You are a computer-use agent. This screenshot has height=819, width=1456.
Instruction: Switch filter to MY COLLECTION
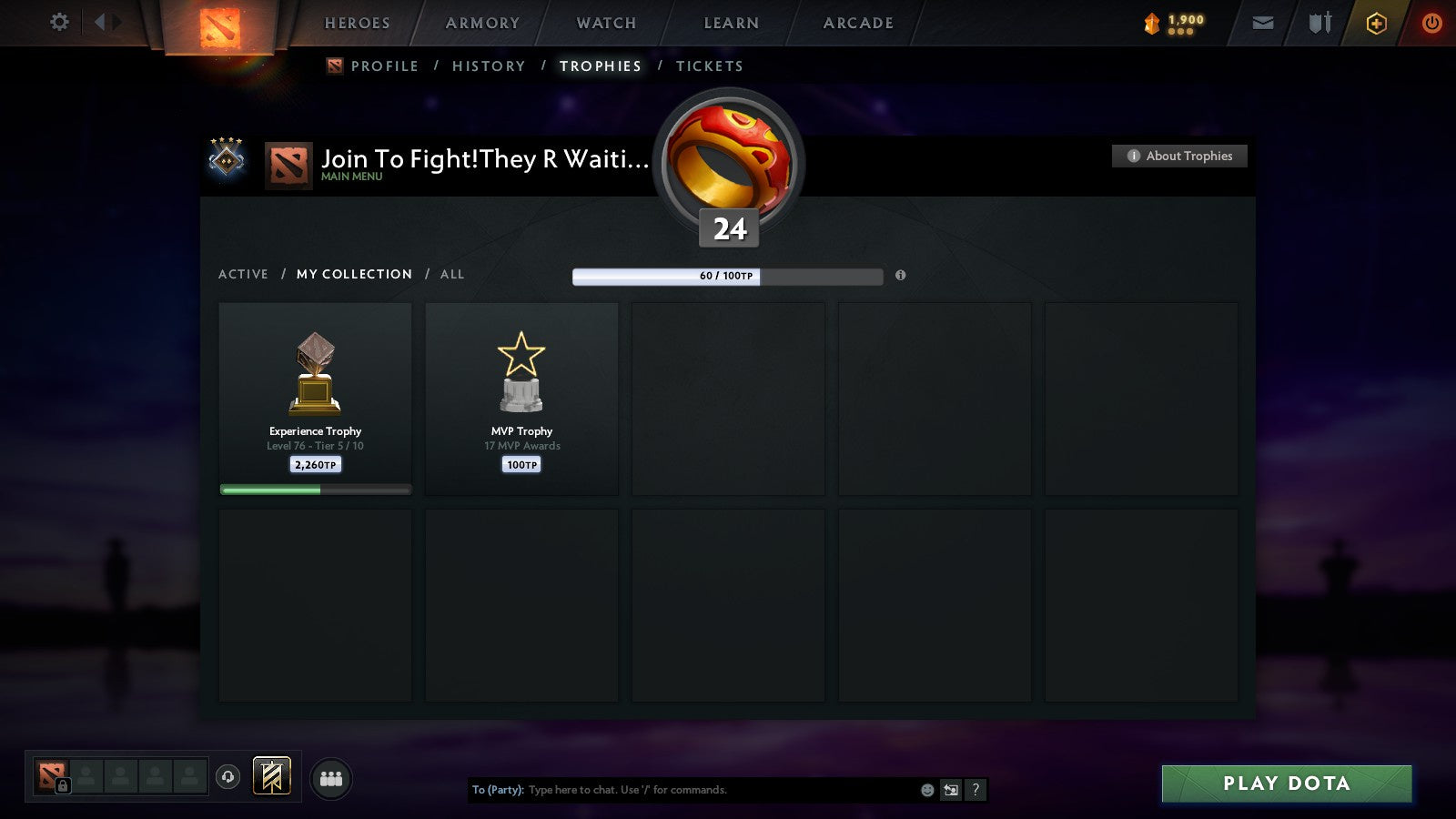[353, 274]
